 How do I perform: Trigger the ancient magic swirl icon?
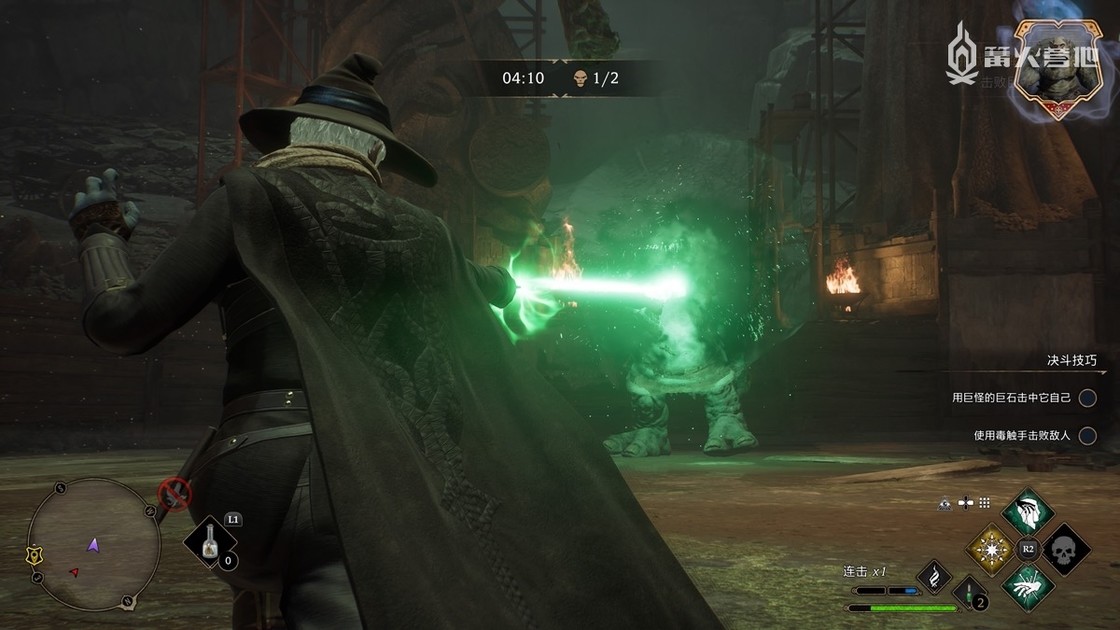[x=934, y=577]
